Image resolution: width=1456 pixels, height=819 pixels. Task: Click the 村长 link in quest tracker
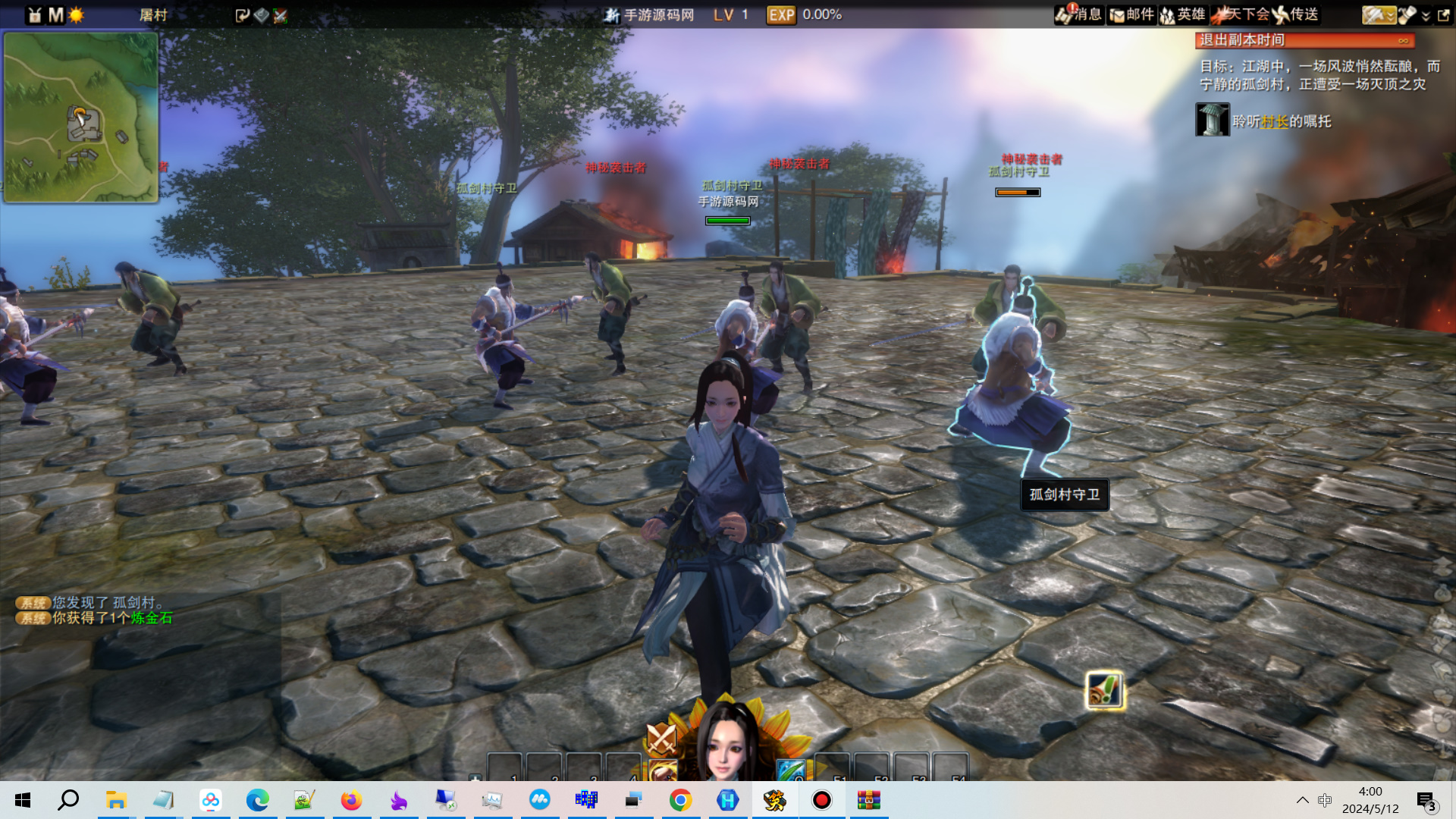point(1275,121)
